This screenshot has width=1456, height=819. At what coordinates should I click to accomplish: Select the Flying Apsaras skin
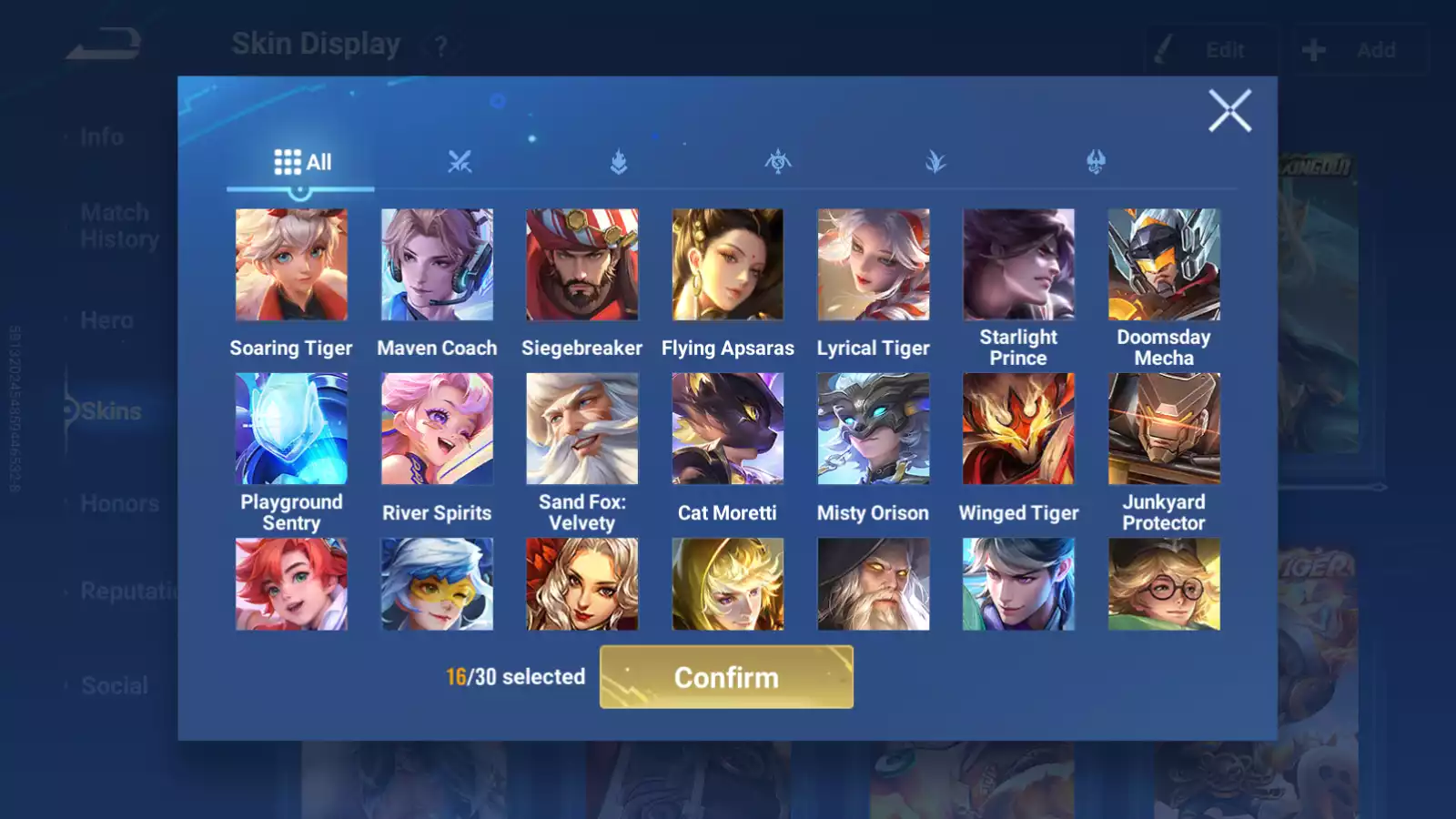click(727, 265)
